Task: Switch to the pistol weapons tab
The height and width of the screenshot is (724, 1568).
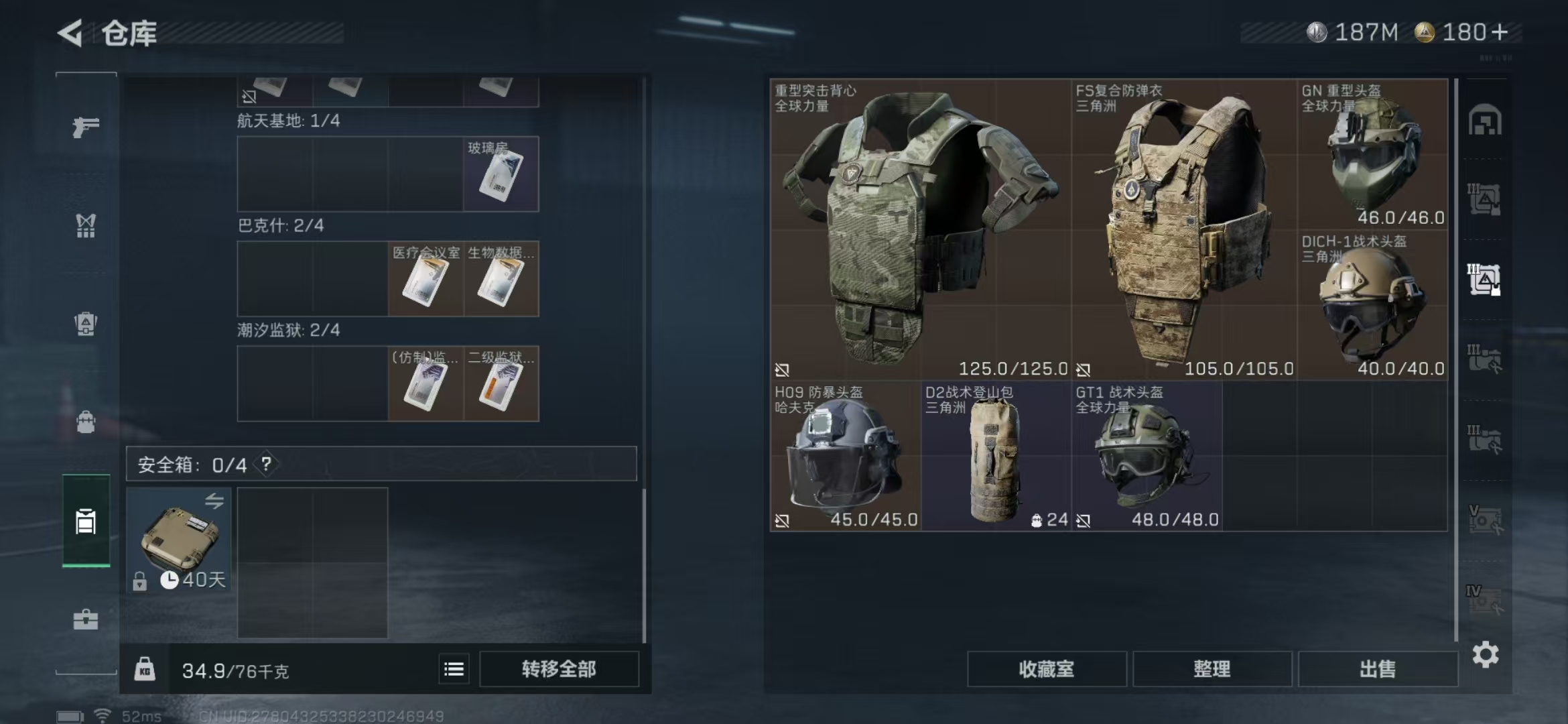Action: [86, 127]
